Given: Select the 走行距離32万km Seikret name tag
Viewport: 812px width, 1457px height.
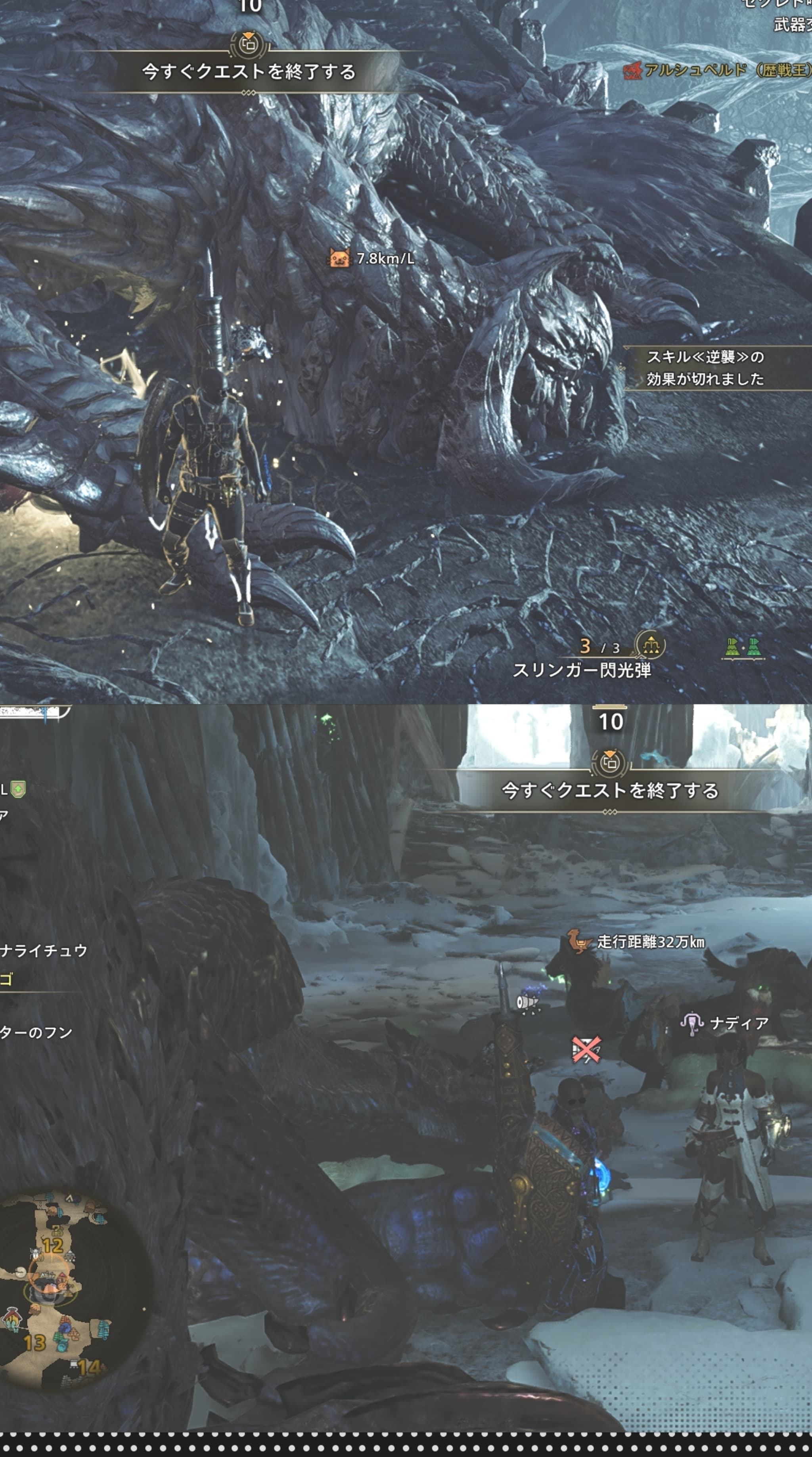Looking at the screenshot, I should [x=637, y=942].
